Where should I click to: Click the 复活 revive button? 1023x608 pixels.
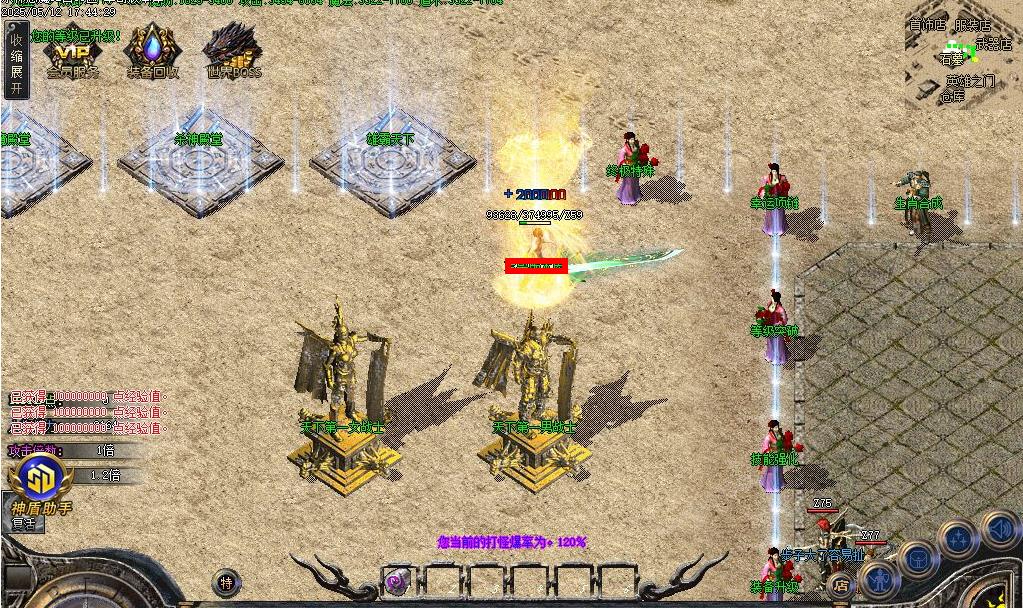(x=27, y=523)
